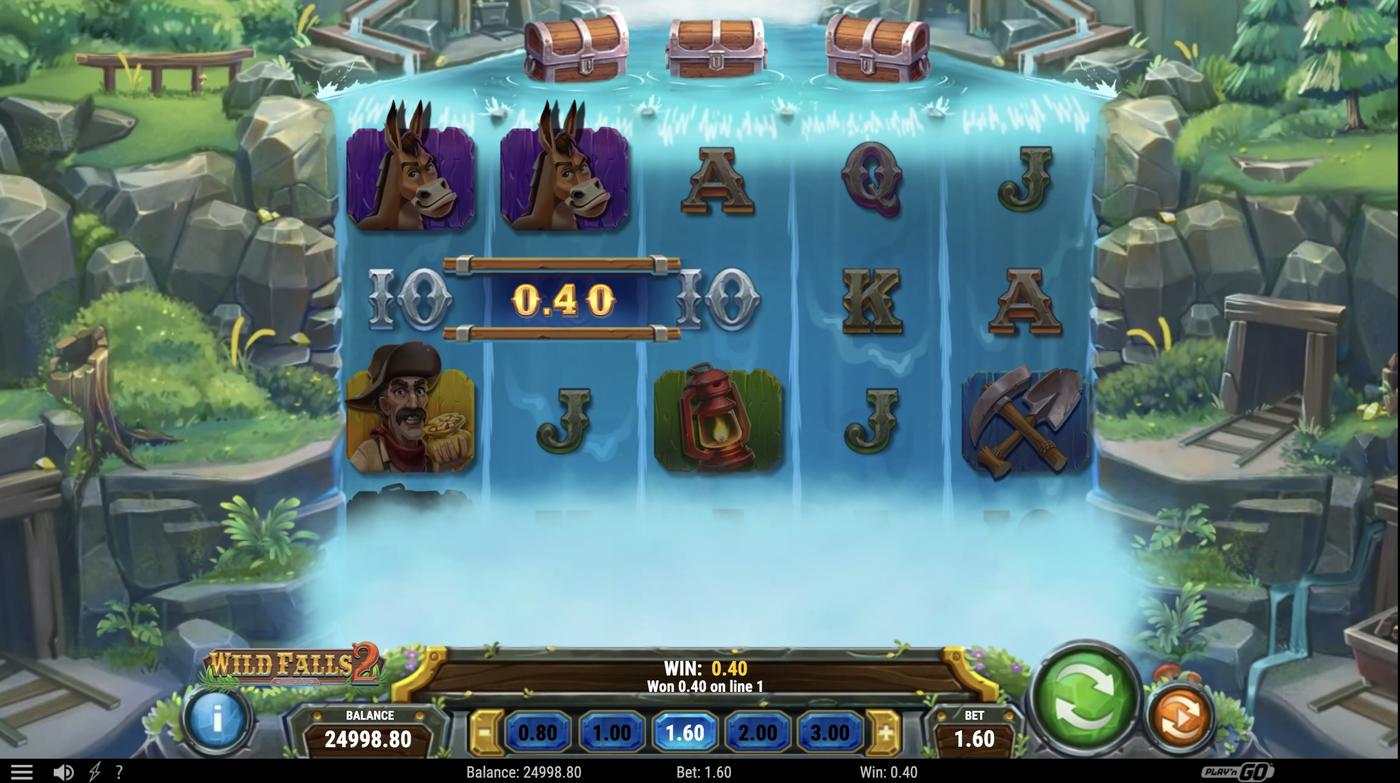
Task: Click the Bet amount display
Action: (x=973, y=731)
